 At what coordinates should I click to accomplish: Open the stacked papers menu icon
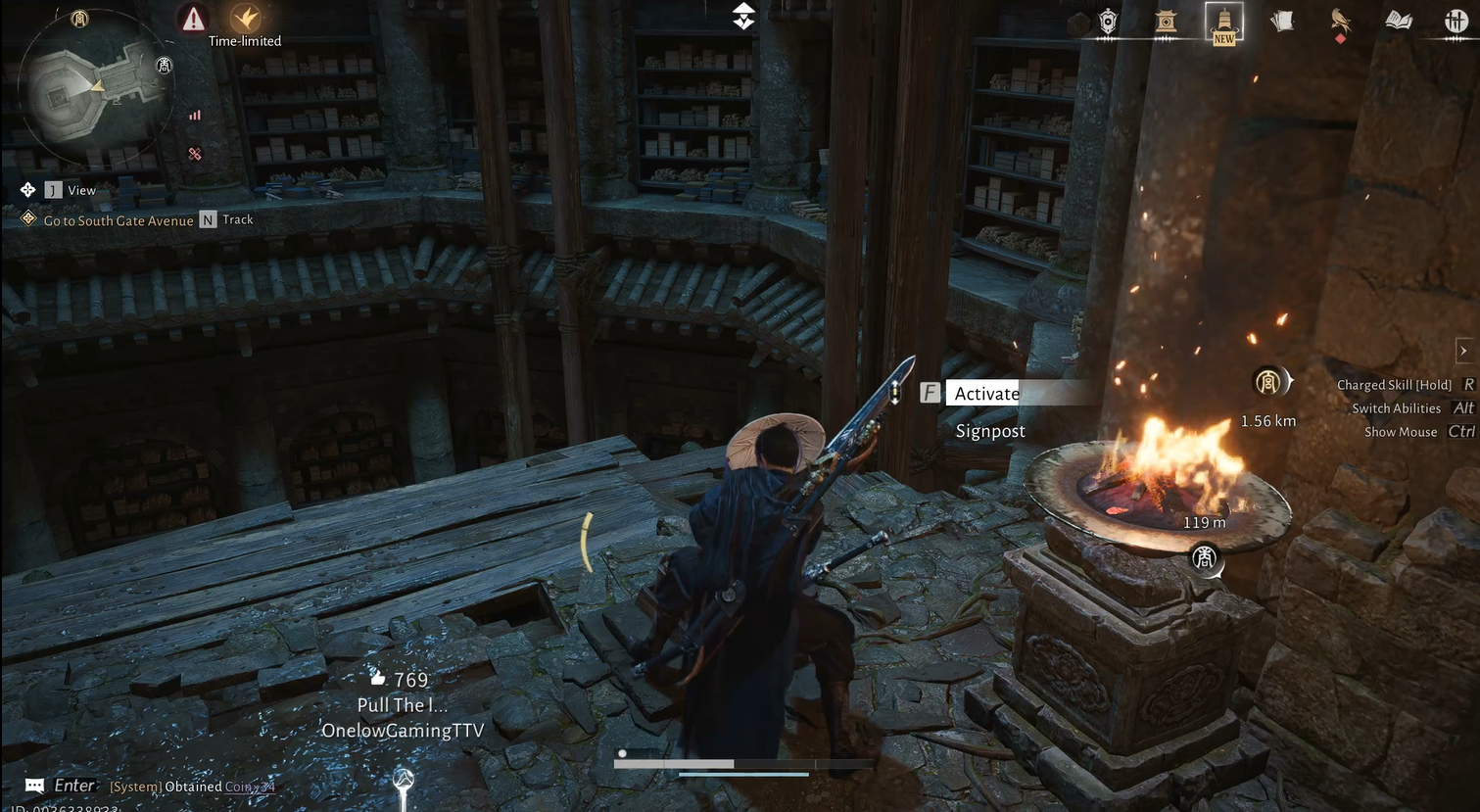(1282, 22)
